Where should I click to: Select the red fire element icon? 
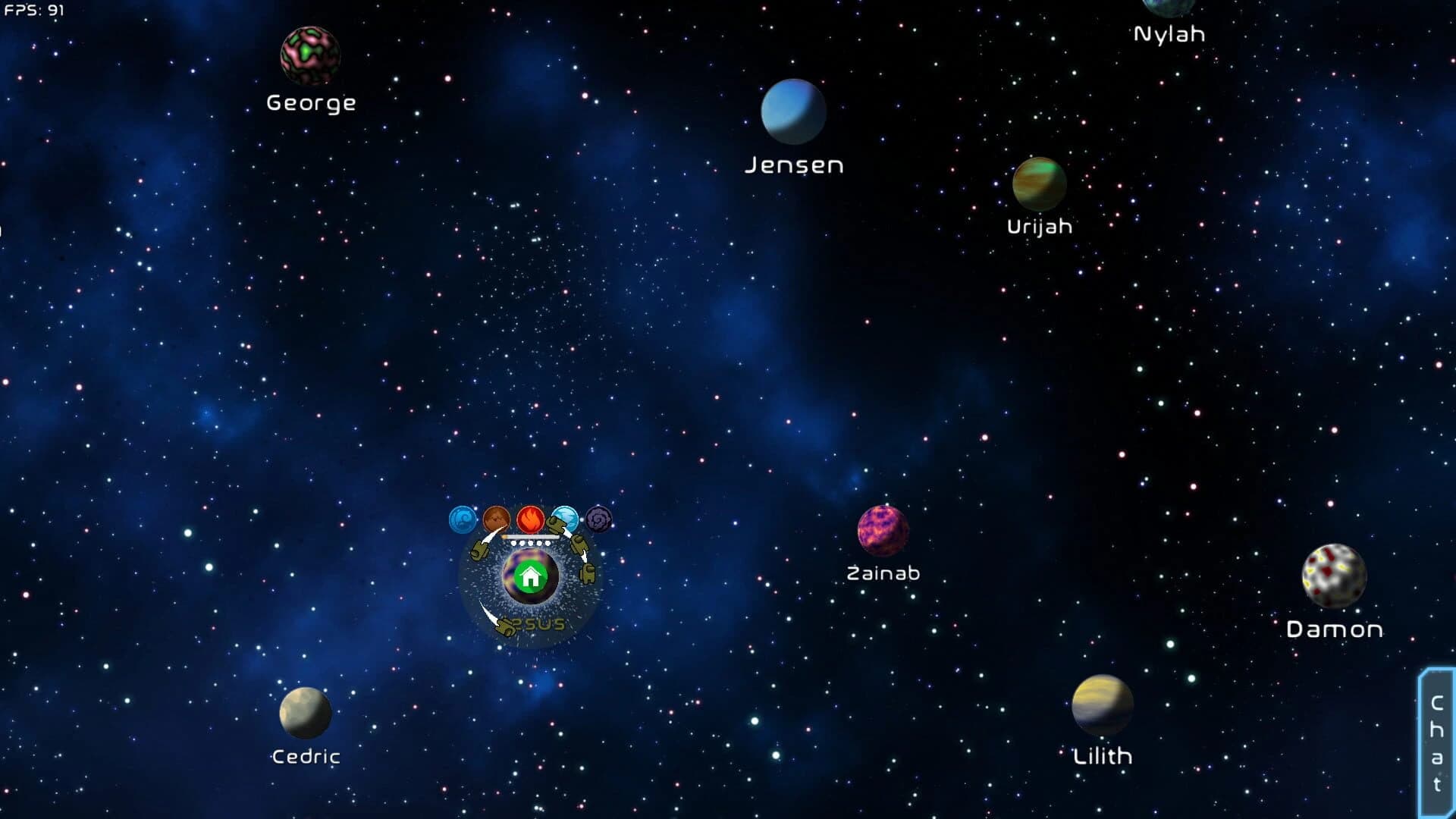(x=530, y=517)
